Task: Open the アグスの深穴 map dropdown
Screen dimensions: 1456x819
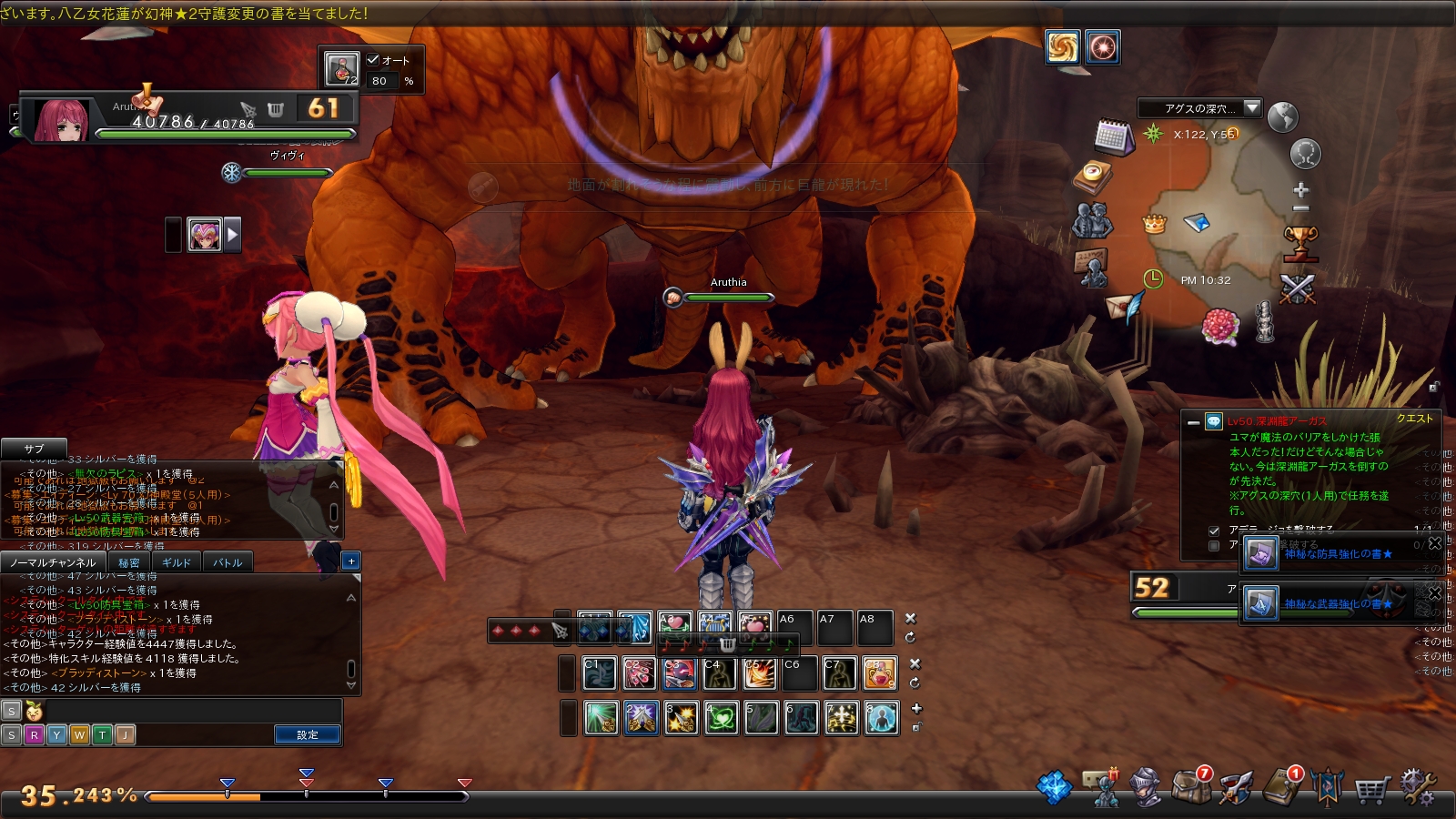Action: 1252,108
